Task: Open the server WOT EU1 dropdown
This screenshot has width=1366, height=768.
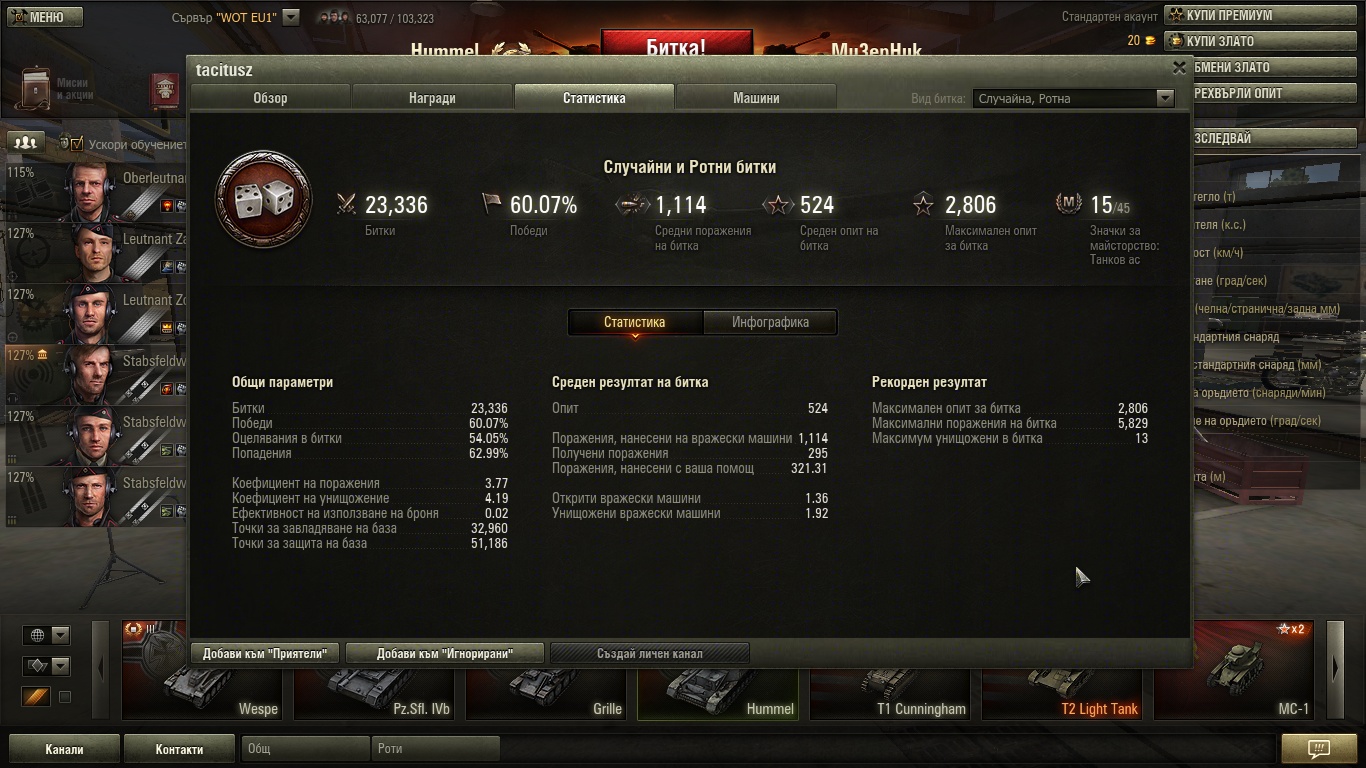Action: (x=290, y=17)
